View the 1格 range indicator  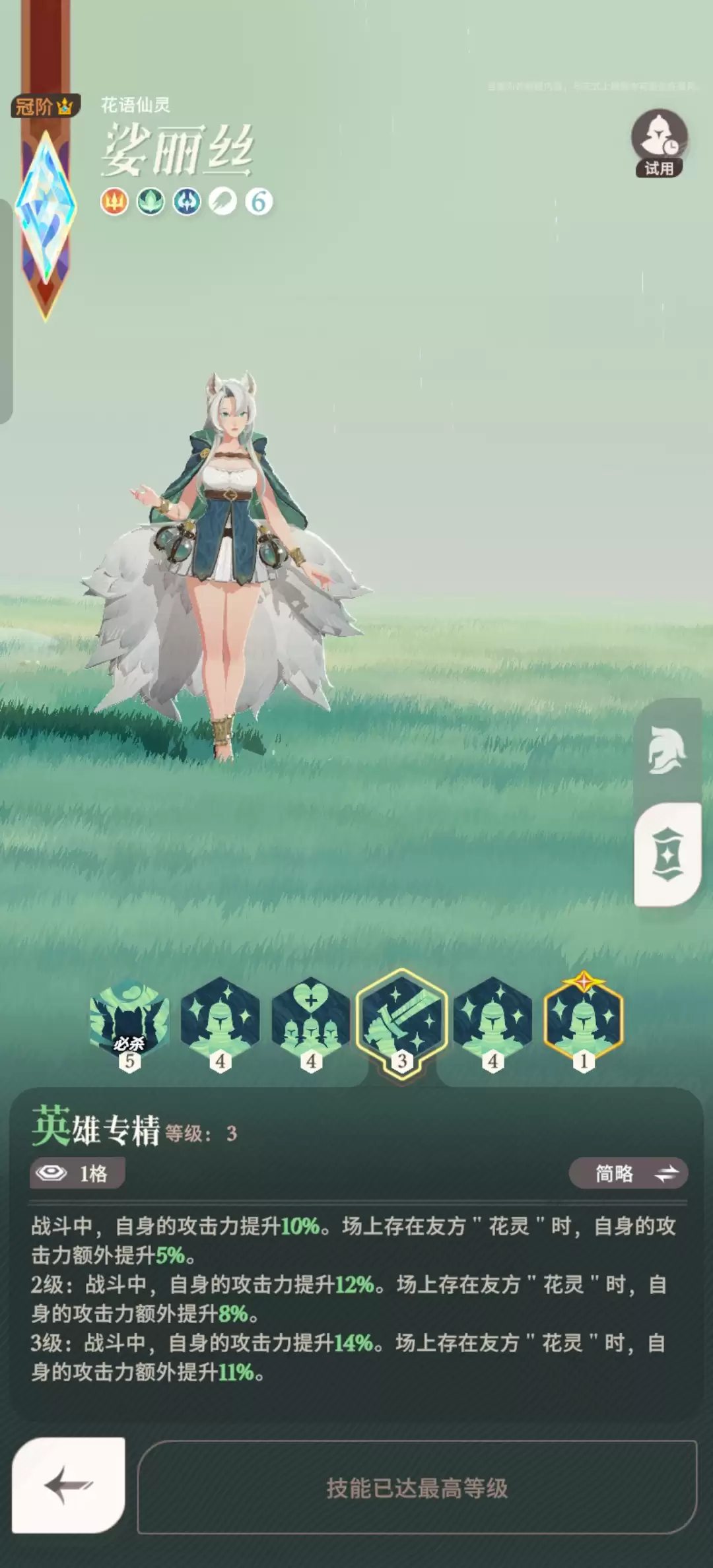click(x=77, y=1173)
